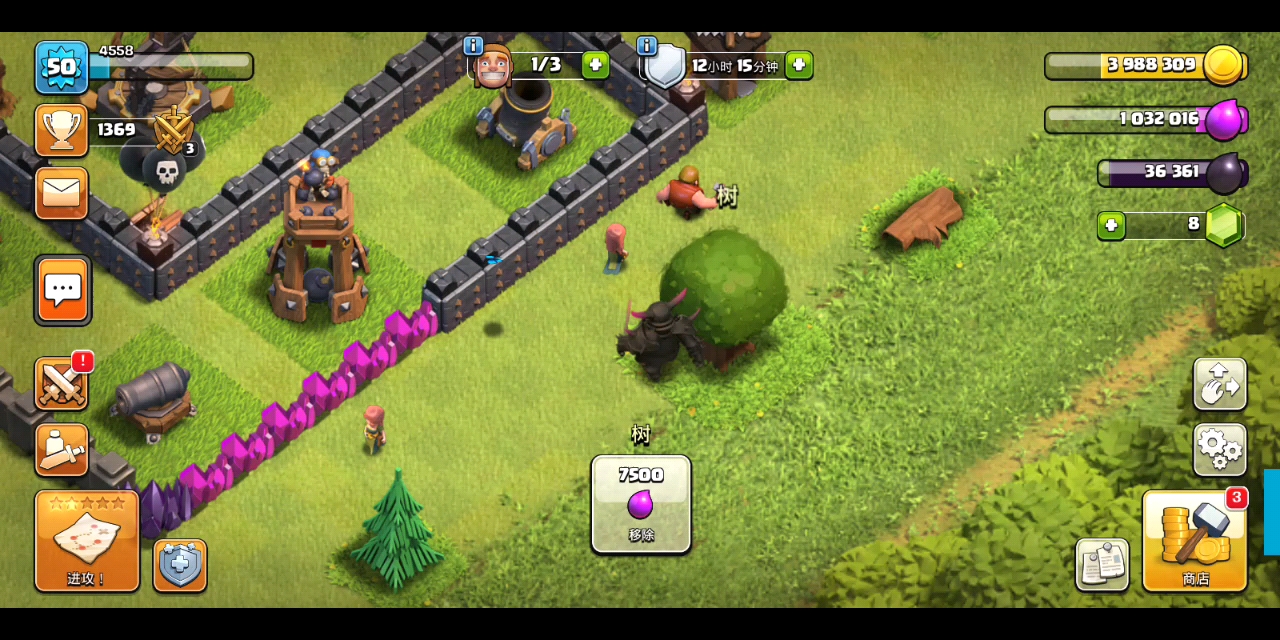Extend shield time with the plus button

click(798, 65)
